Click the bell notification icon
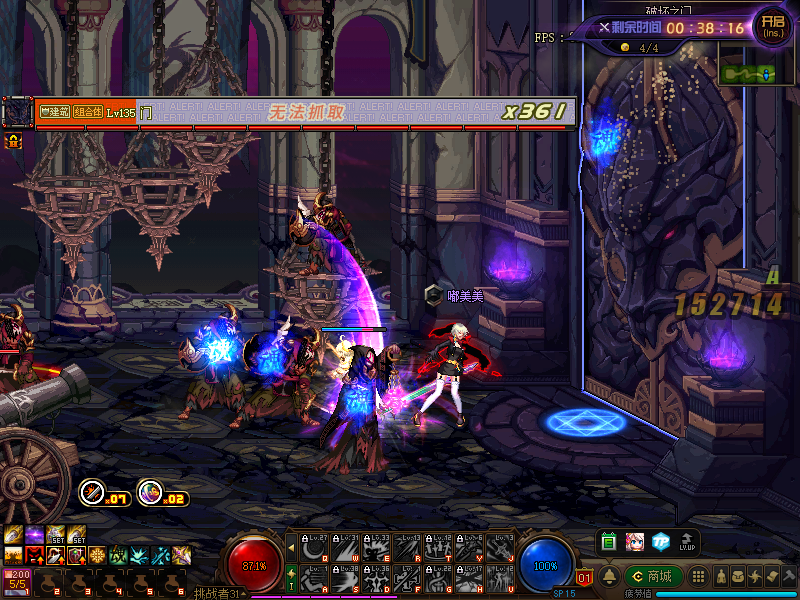Viewport: 800px width, 600px height. [608, 576]
